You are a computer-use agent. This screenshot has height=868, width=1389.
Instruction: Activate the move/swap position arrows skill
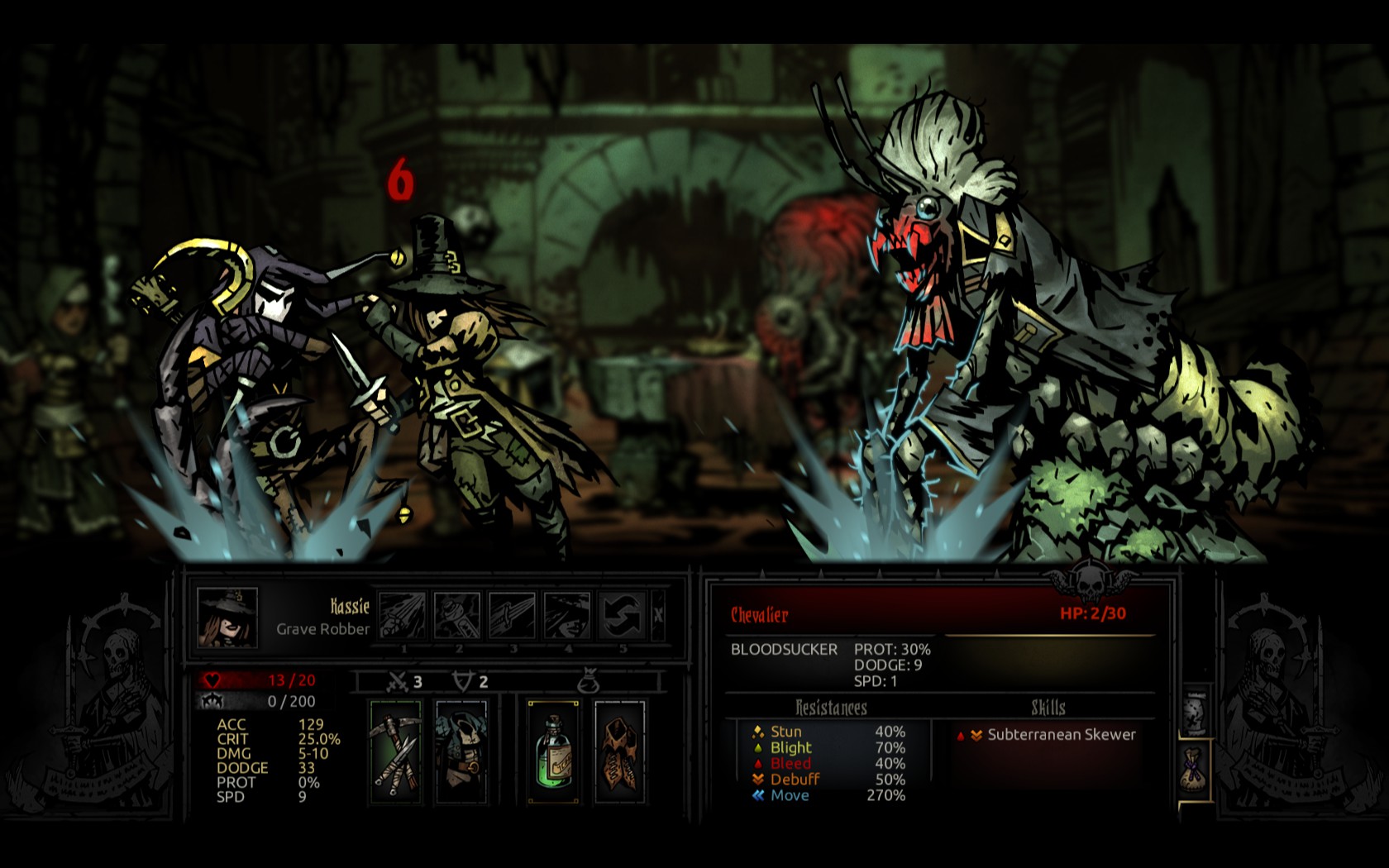coord(621,615)
